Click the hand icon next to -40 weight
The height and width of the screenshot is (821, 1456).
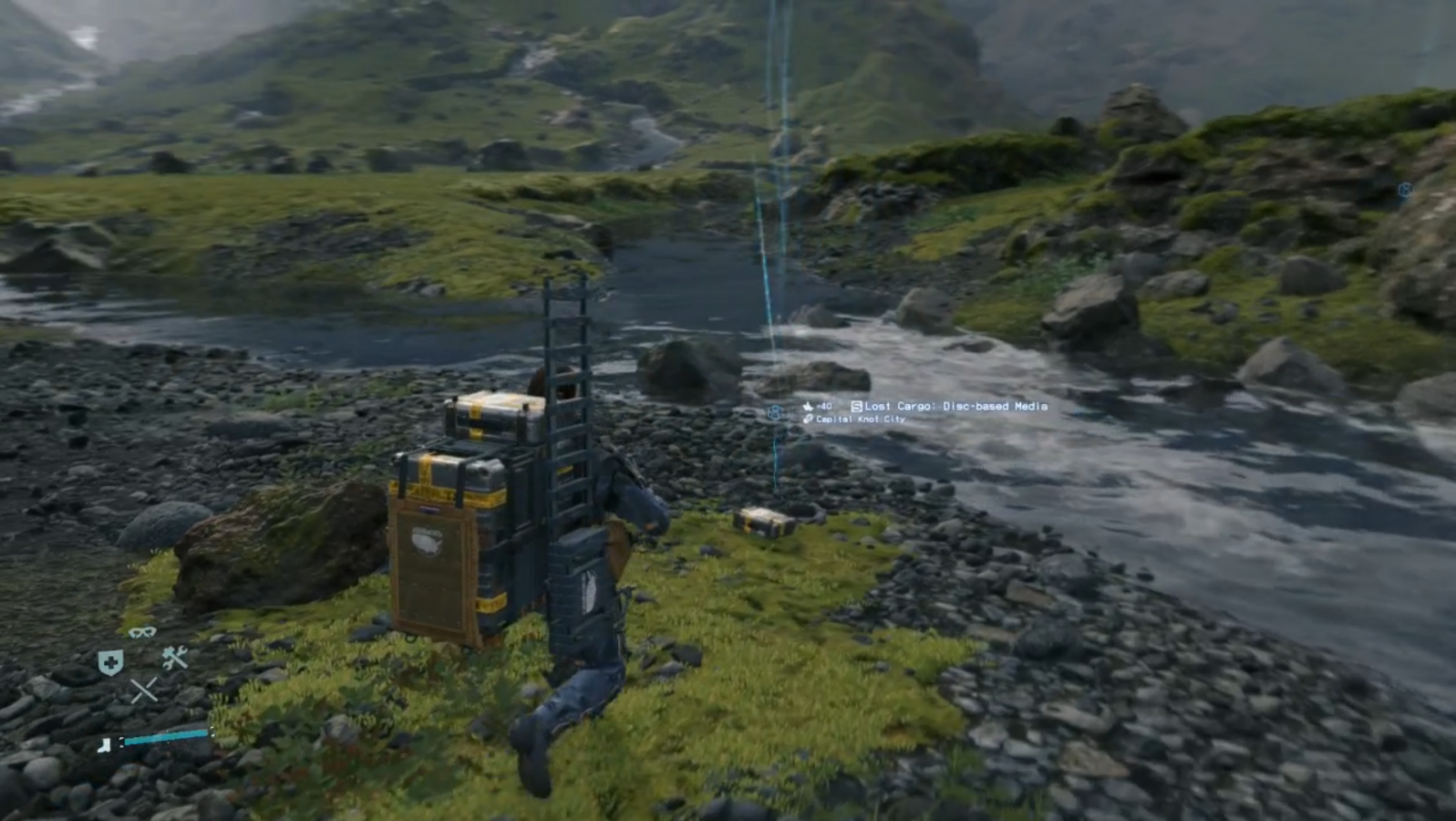click(x=809, y=407)
